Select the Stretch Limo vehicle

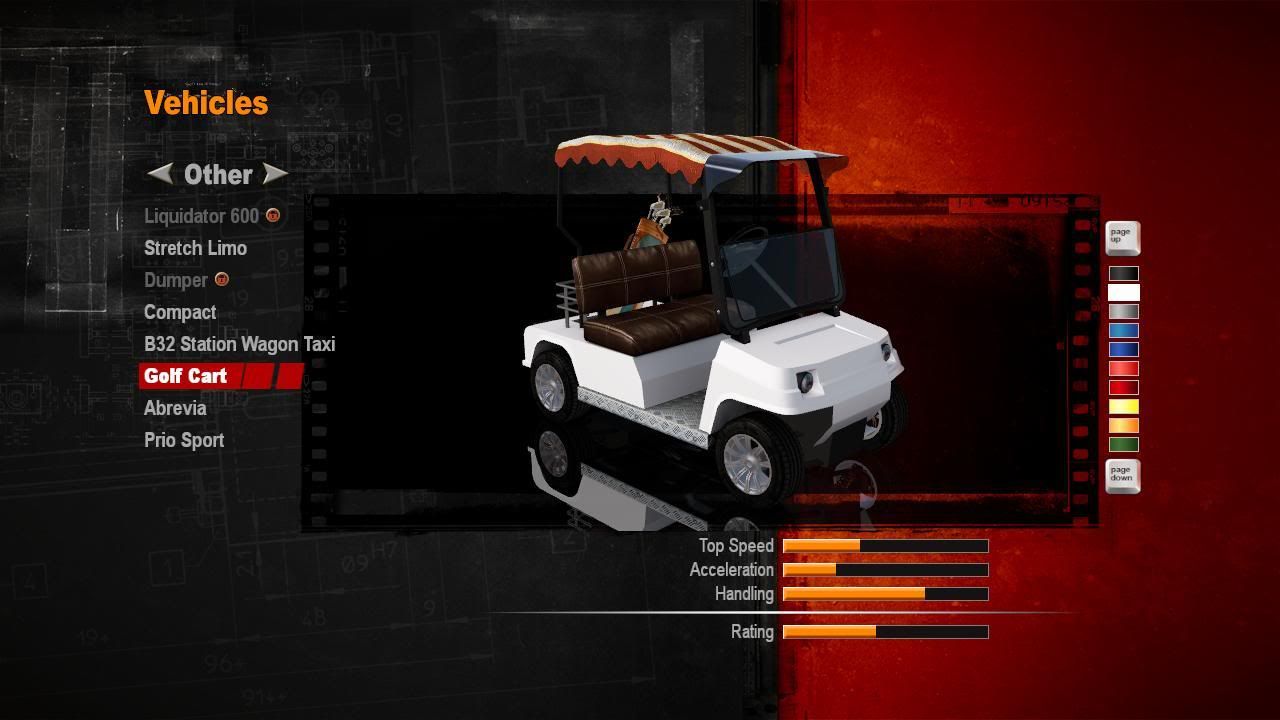click(195, 248)
